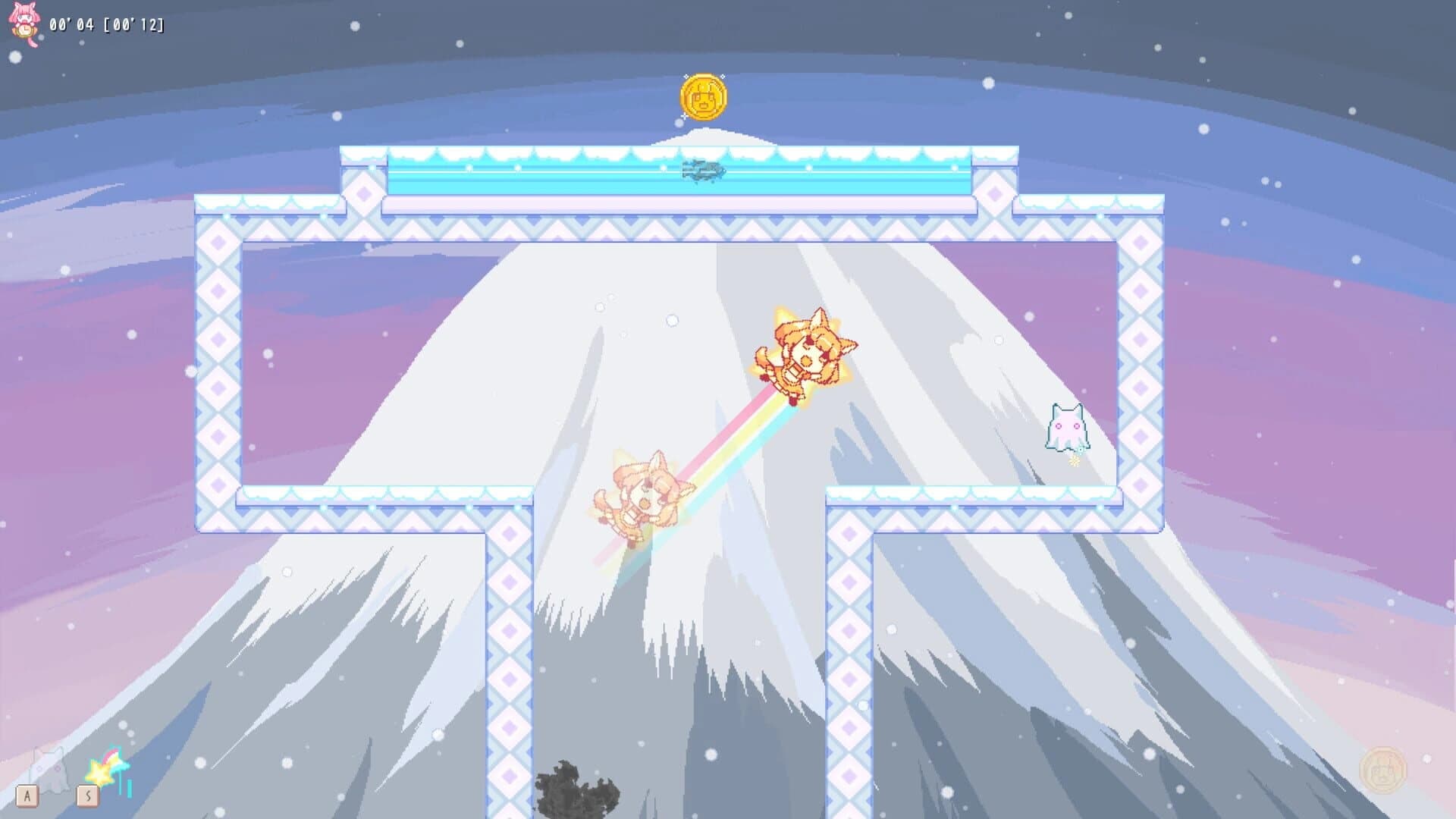Toggle the A key action prompt
1456x819 pixels.
pos(27,795)
